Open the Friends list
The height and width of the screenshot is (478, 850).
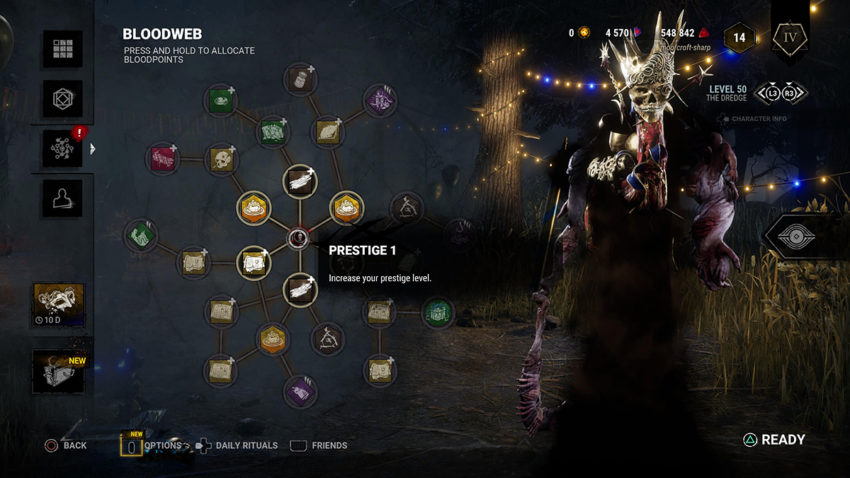pyautogui.click(x=319, y=445)
